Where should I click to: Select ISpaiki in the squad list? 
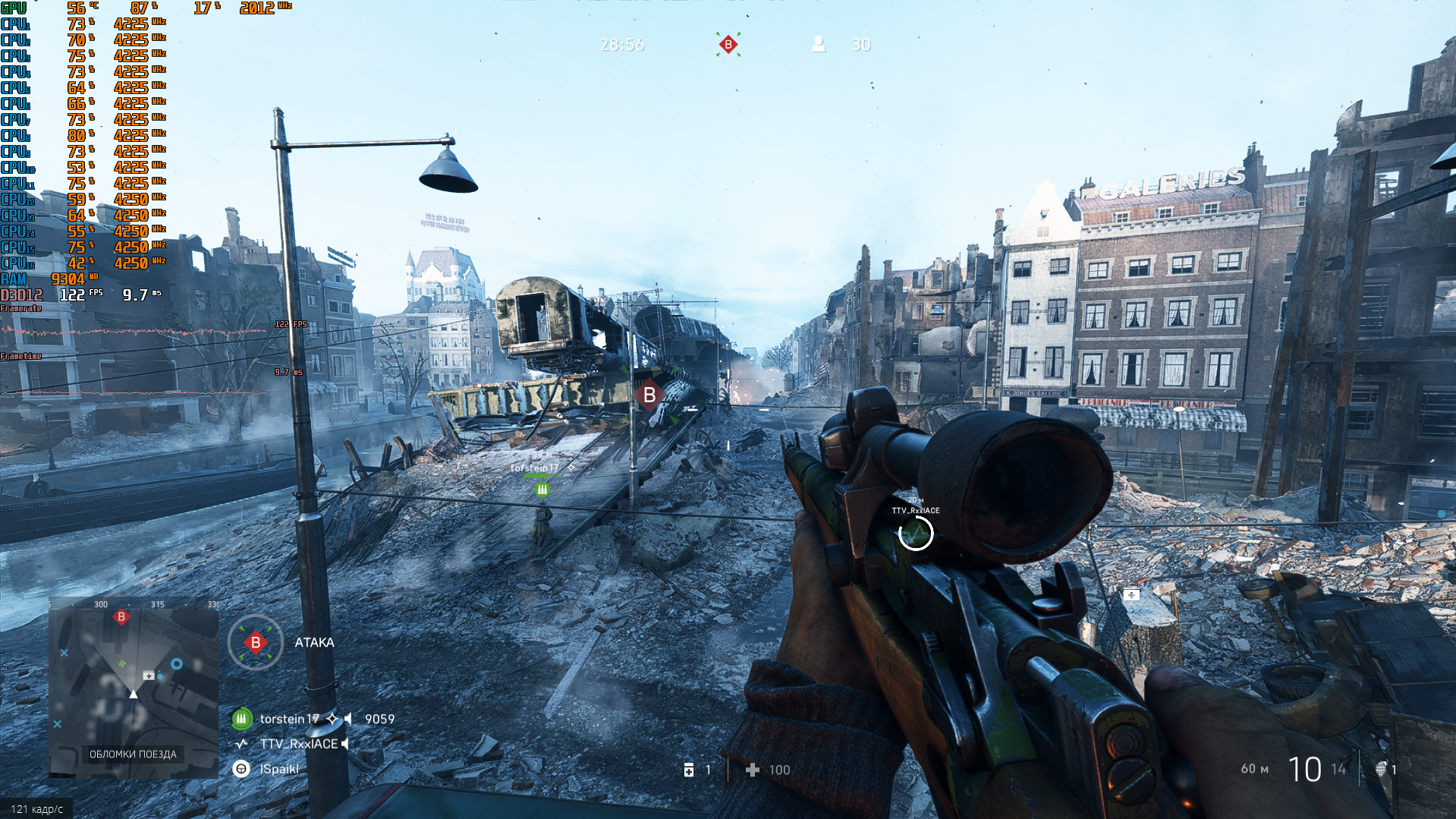pyautogui.click(x=279, y=769)
